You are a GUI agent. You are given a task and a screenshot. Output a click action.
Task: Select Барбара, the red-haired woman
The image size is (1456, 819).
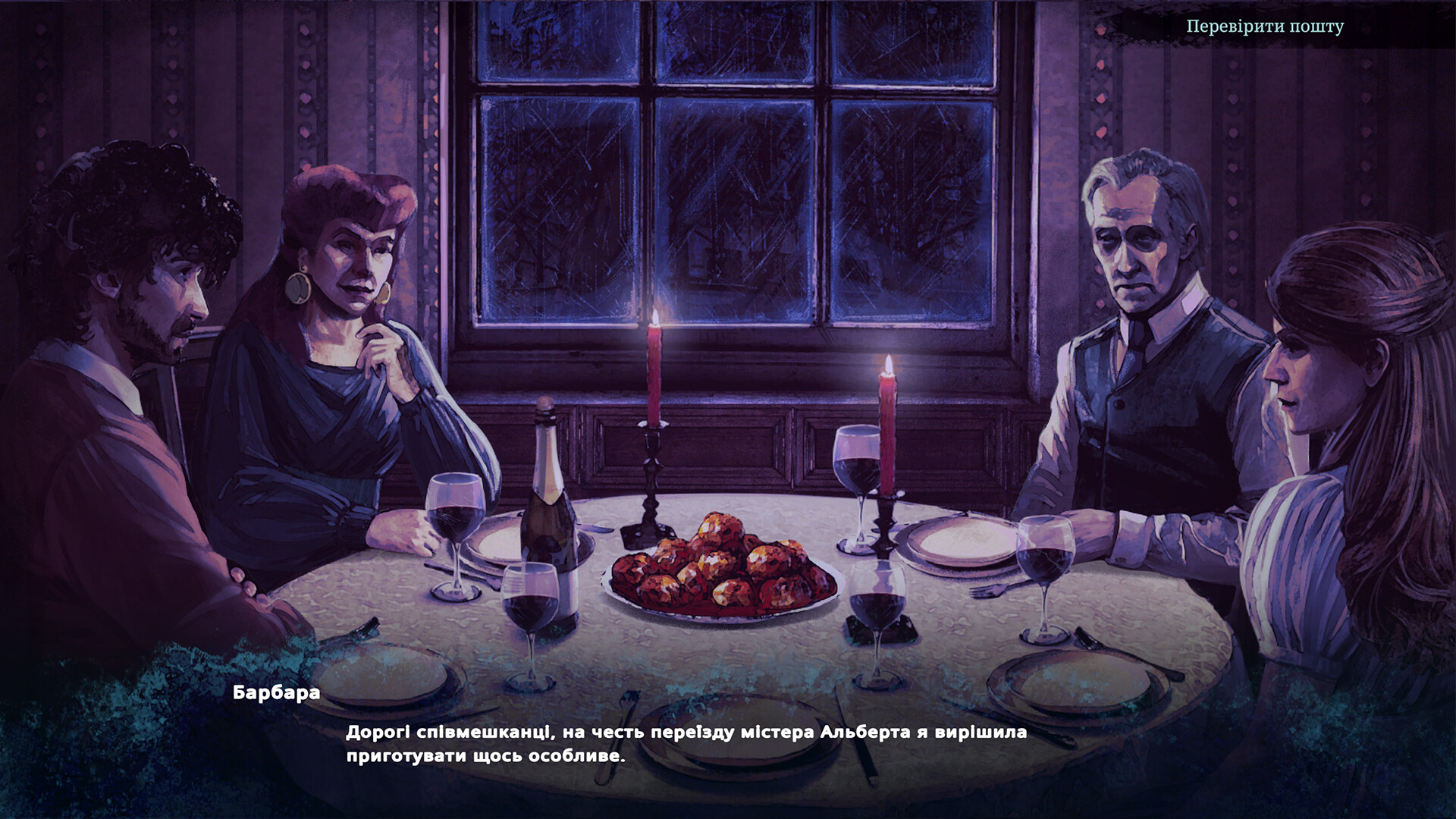[341, 303]
